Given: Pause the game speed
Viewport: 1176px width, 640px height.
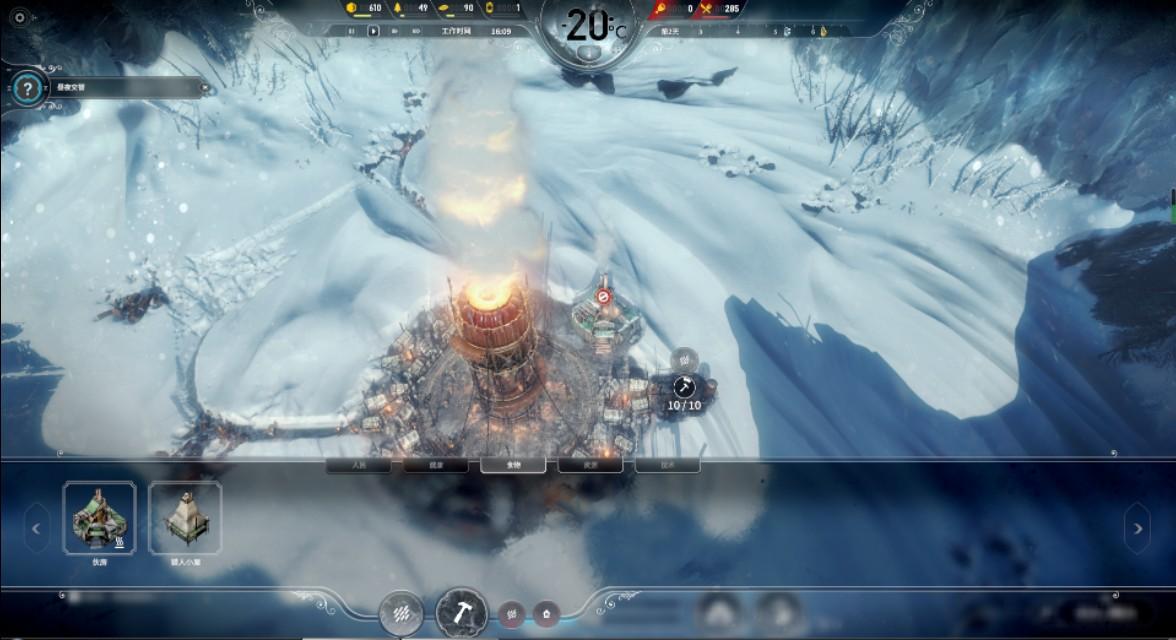Looking at the screenshot, I should 352,31.
